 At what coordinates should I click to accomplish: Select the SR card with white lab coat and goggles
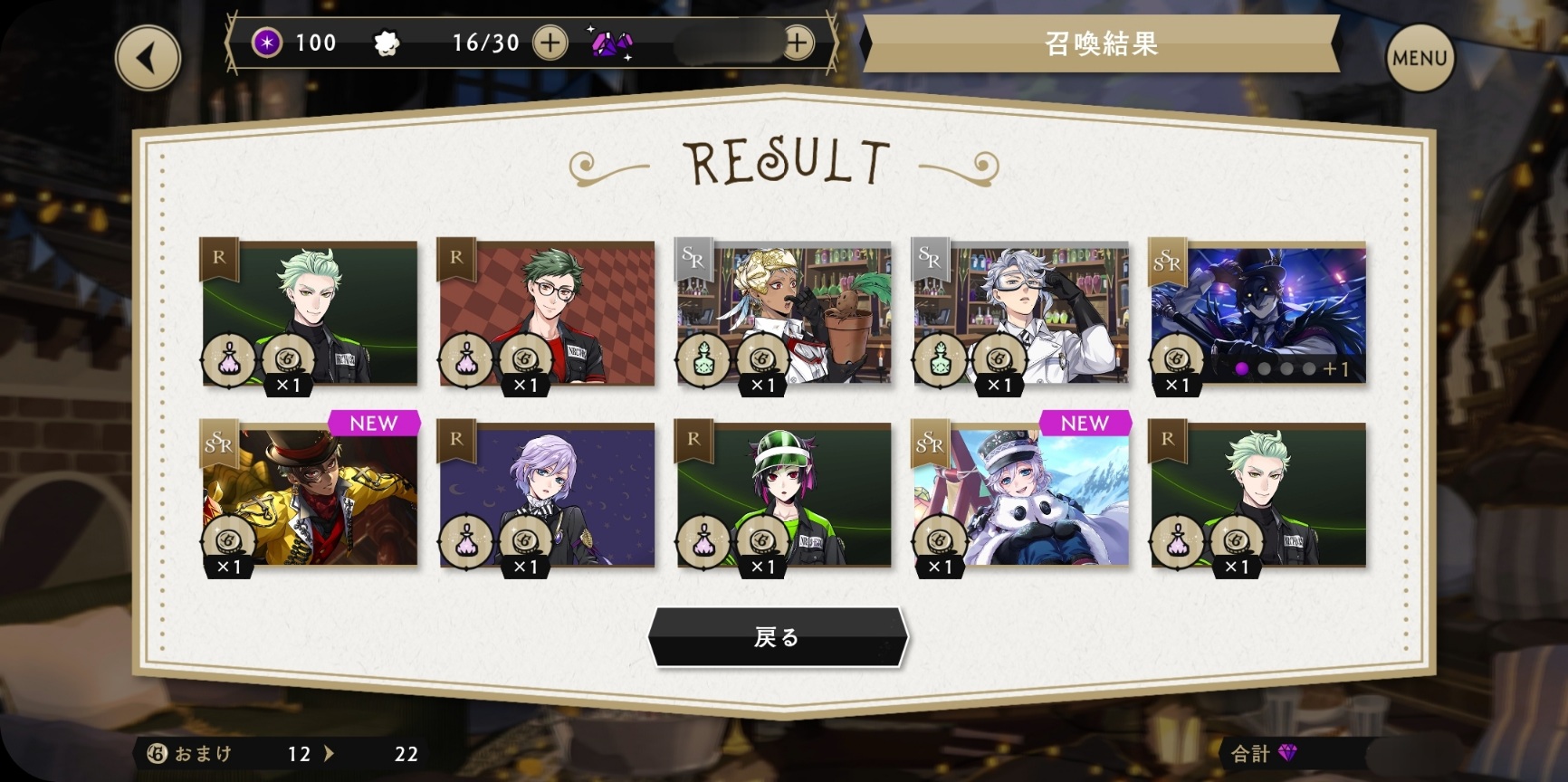click(x=1021, y=313)
